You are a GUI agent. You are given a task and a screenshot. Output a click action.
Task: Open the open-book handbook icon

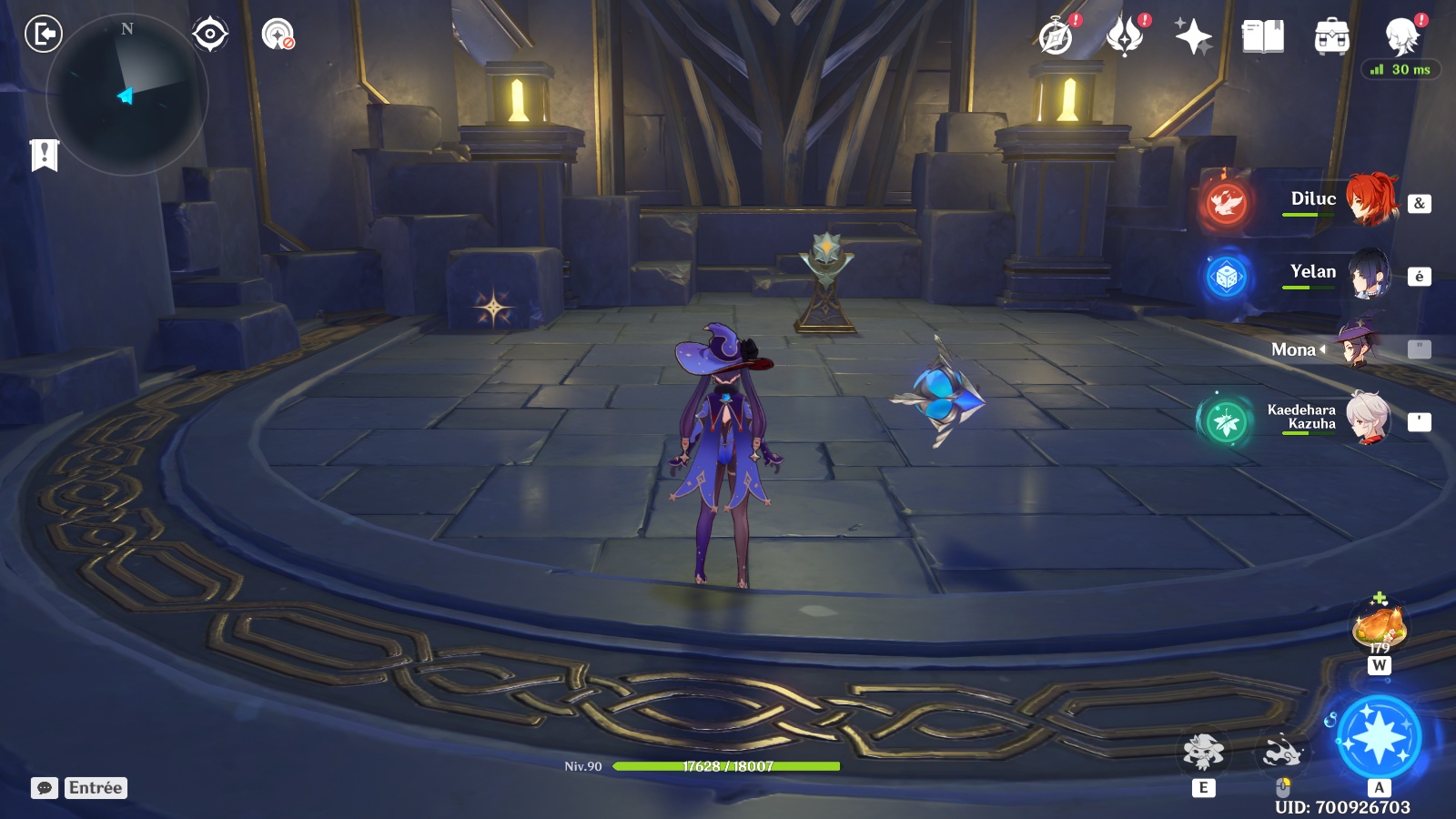1262,37
